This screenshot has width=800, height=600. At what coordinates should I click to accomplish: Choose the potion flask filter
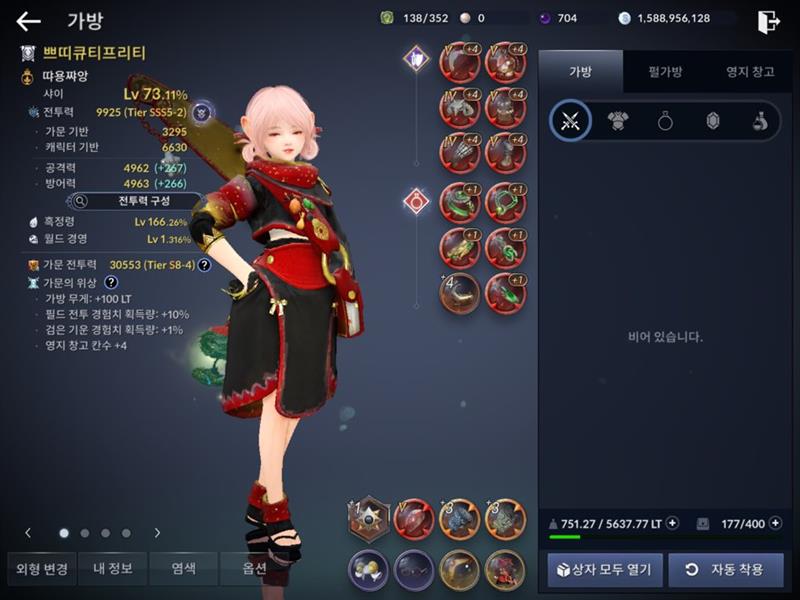click(760, 121)
